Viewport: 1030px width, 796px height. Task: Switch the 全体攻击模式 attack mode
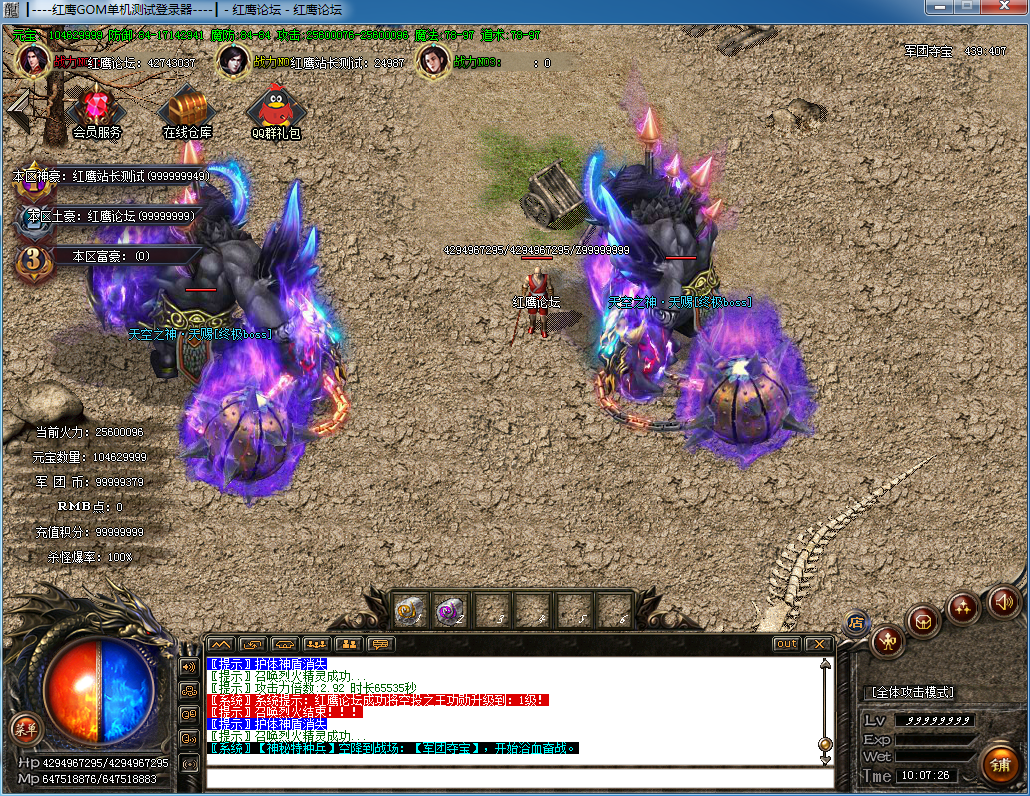[x=912, y=692]
